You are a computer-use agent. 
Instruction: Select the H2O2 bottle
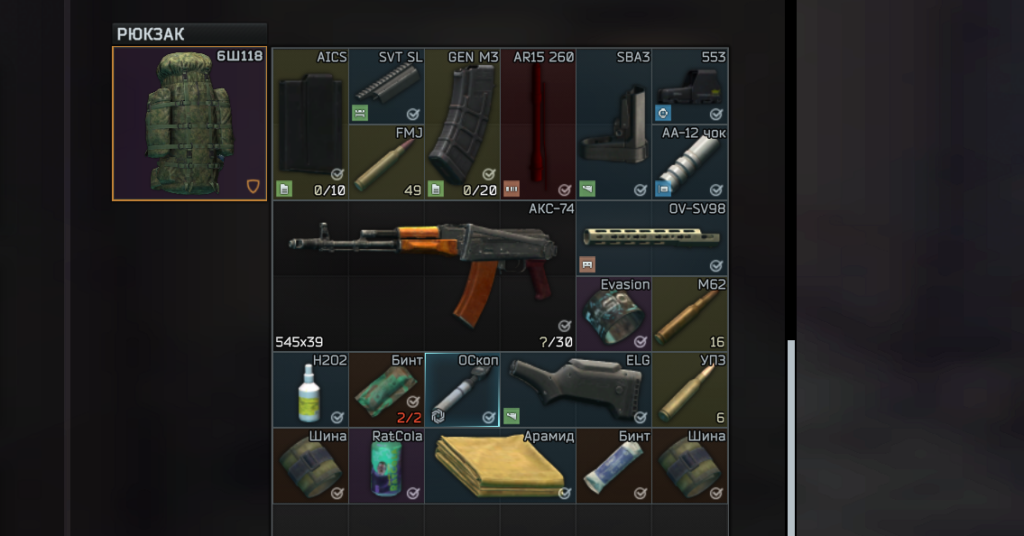310,390
